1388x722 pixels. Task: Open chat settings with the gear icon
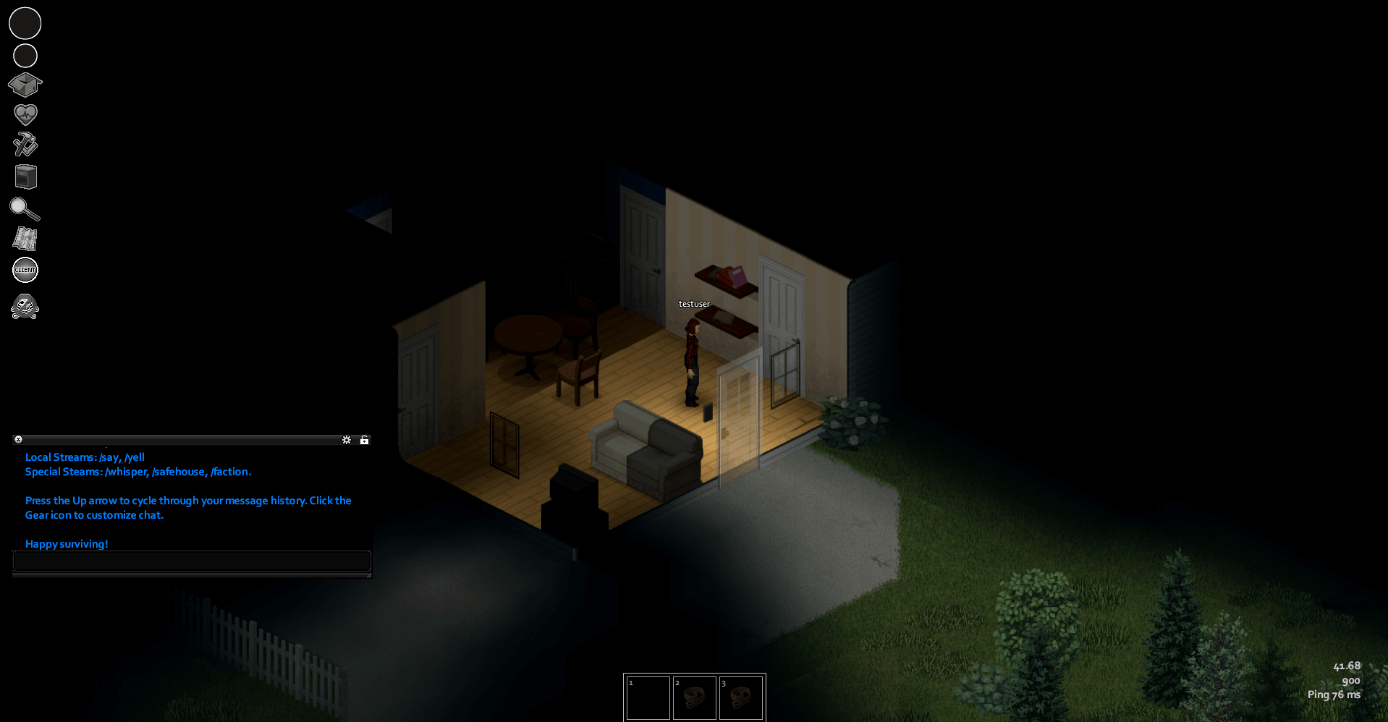[x=346, y=439]
